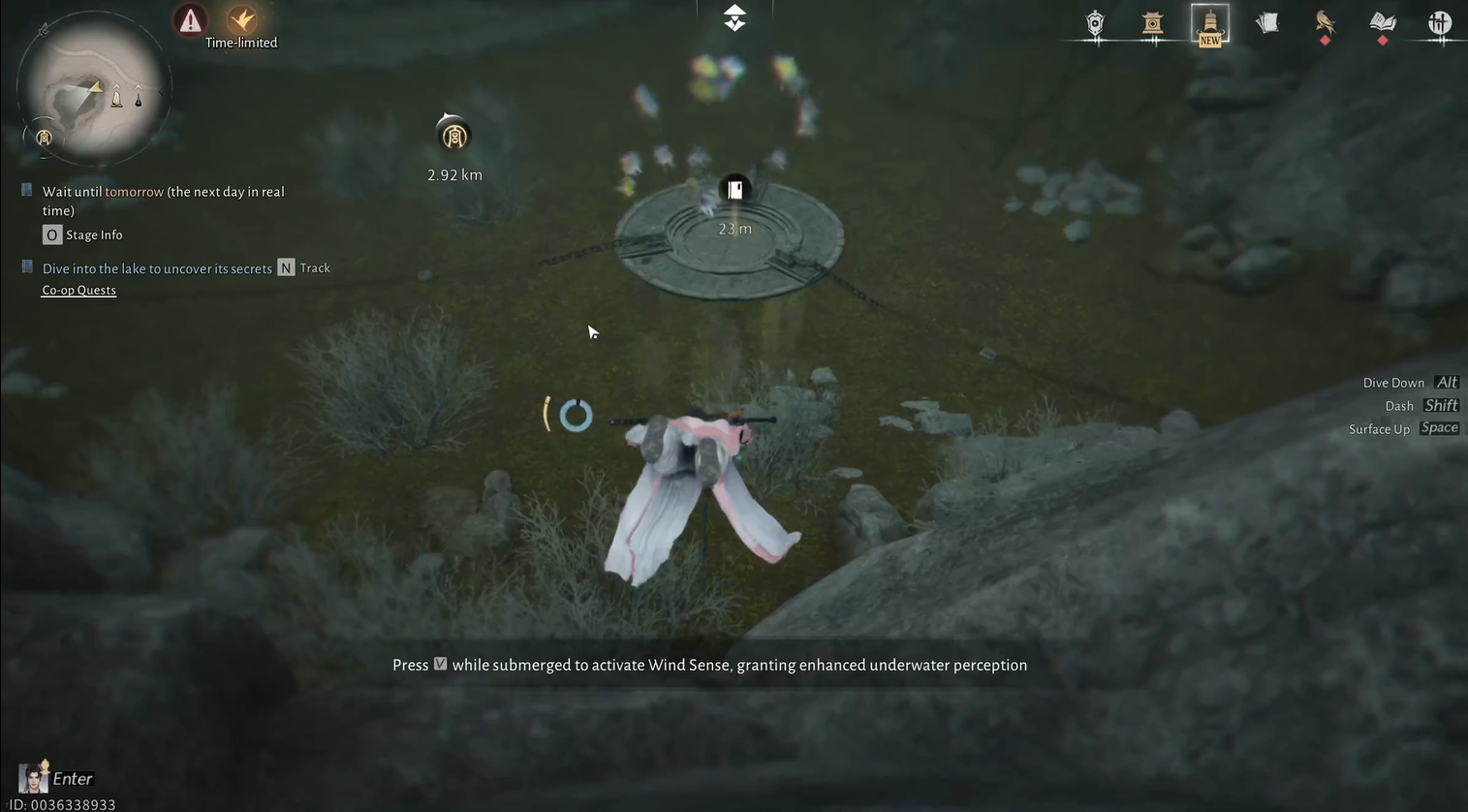Select the 23 m quest objective marker

pyautogui.click(x=734, y=190)
